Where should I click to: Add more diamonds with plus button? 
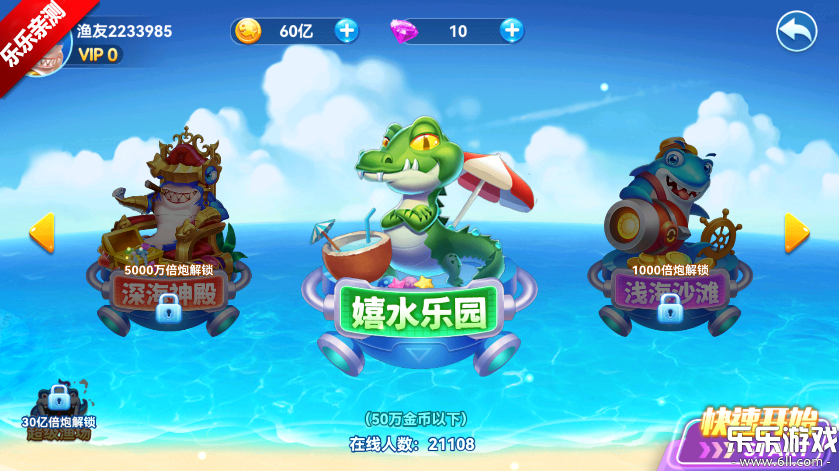(x=512, y=31)
